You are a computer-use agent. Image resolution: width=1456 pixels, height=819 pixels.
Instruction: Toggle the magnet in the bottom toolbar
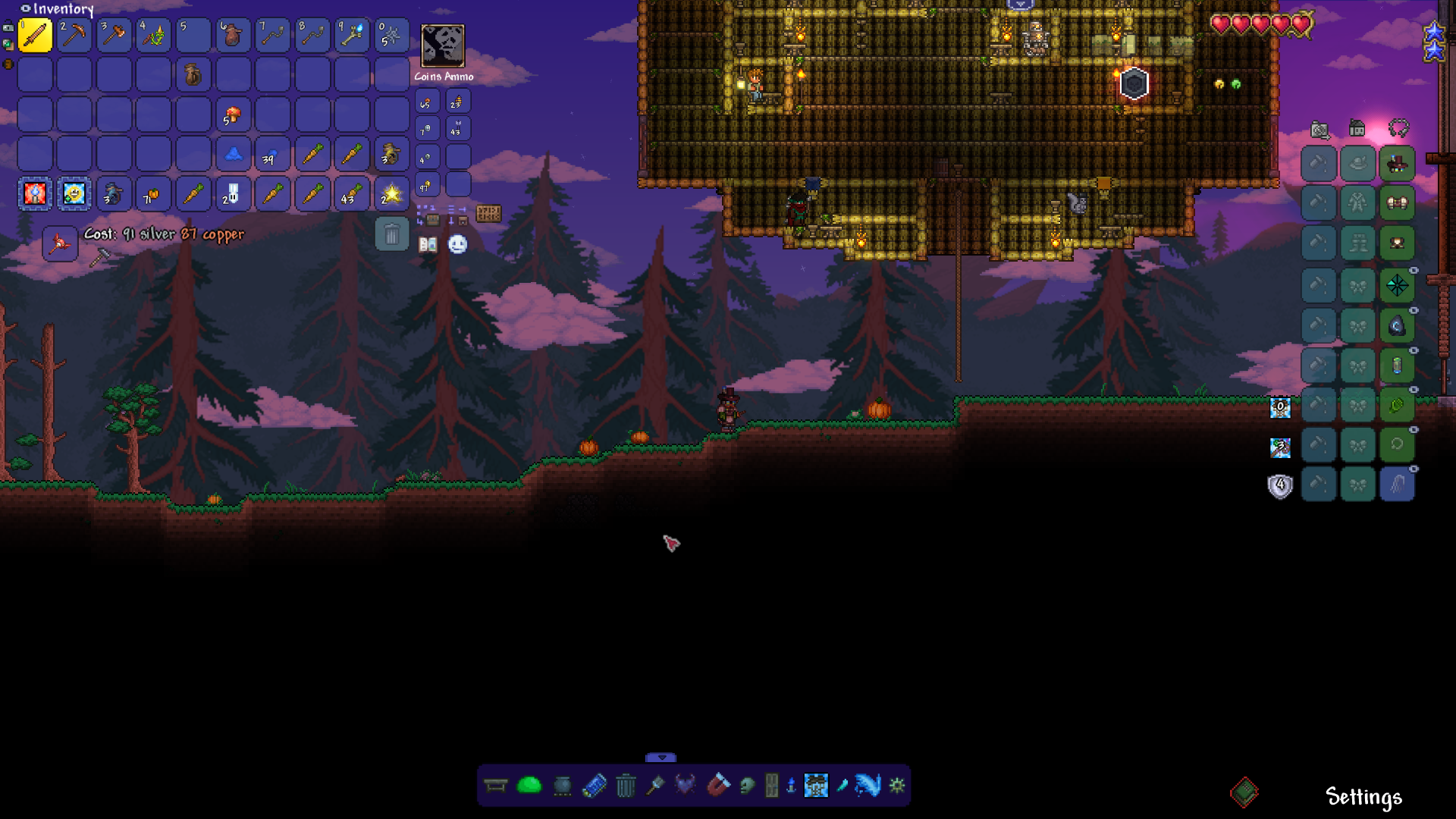717,785
